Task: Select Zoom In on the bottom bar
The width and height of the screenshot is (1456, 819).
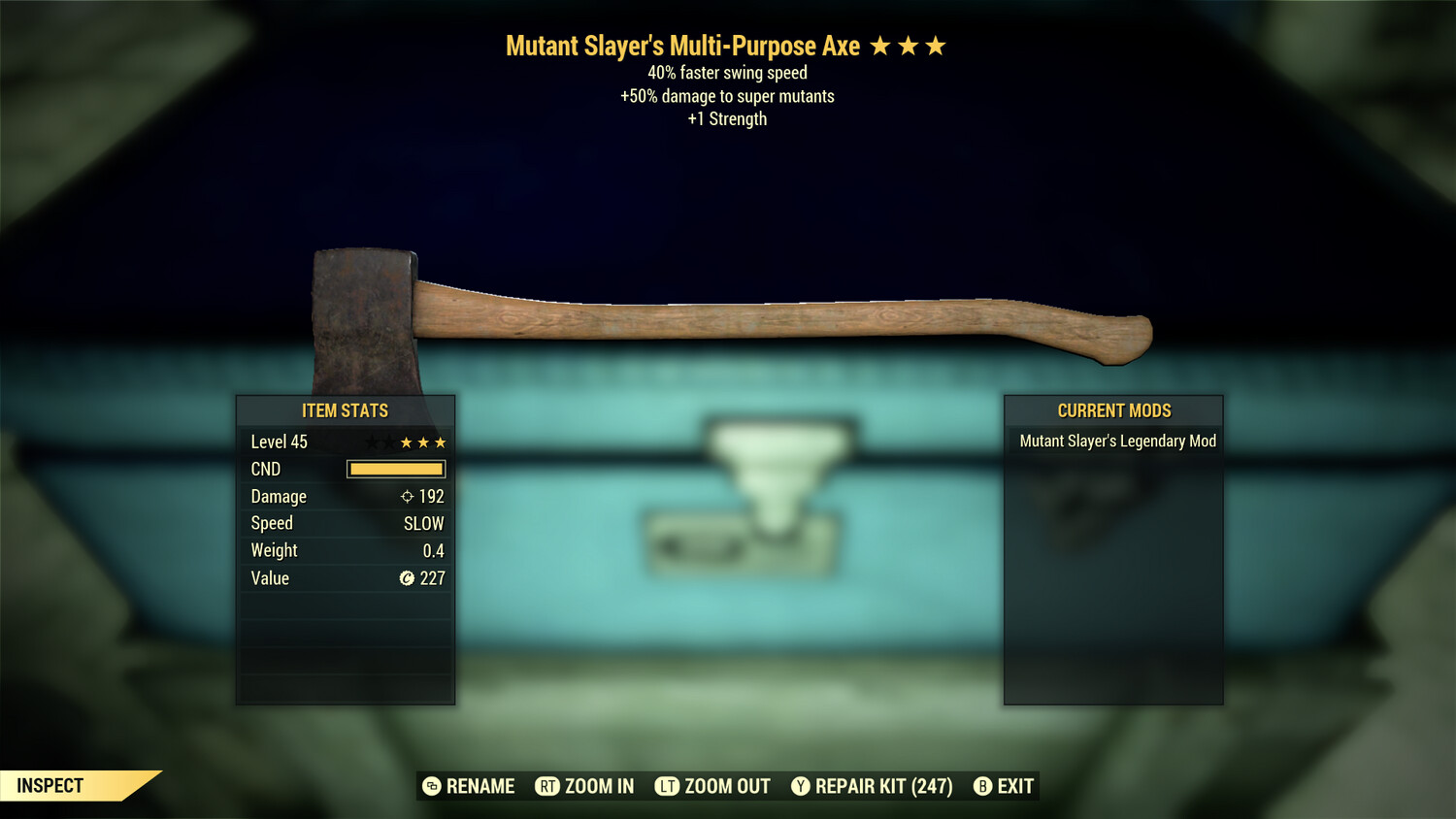Action: click(x=585, y=786)
